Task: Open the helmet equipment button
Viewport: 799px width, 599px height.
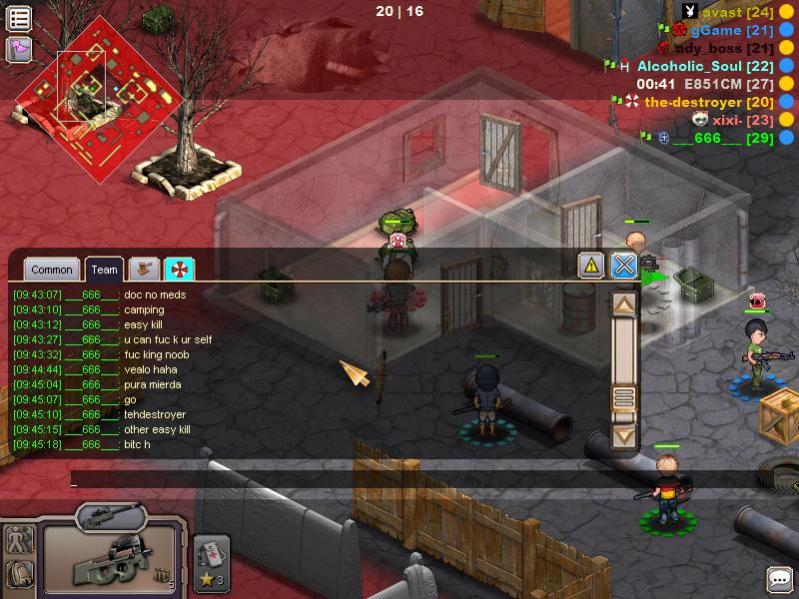Action: point(20,574)
